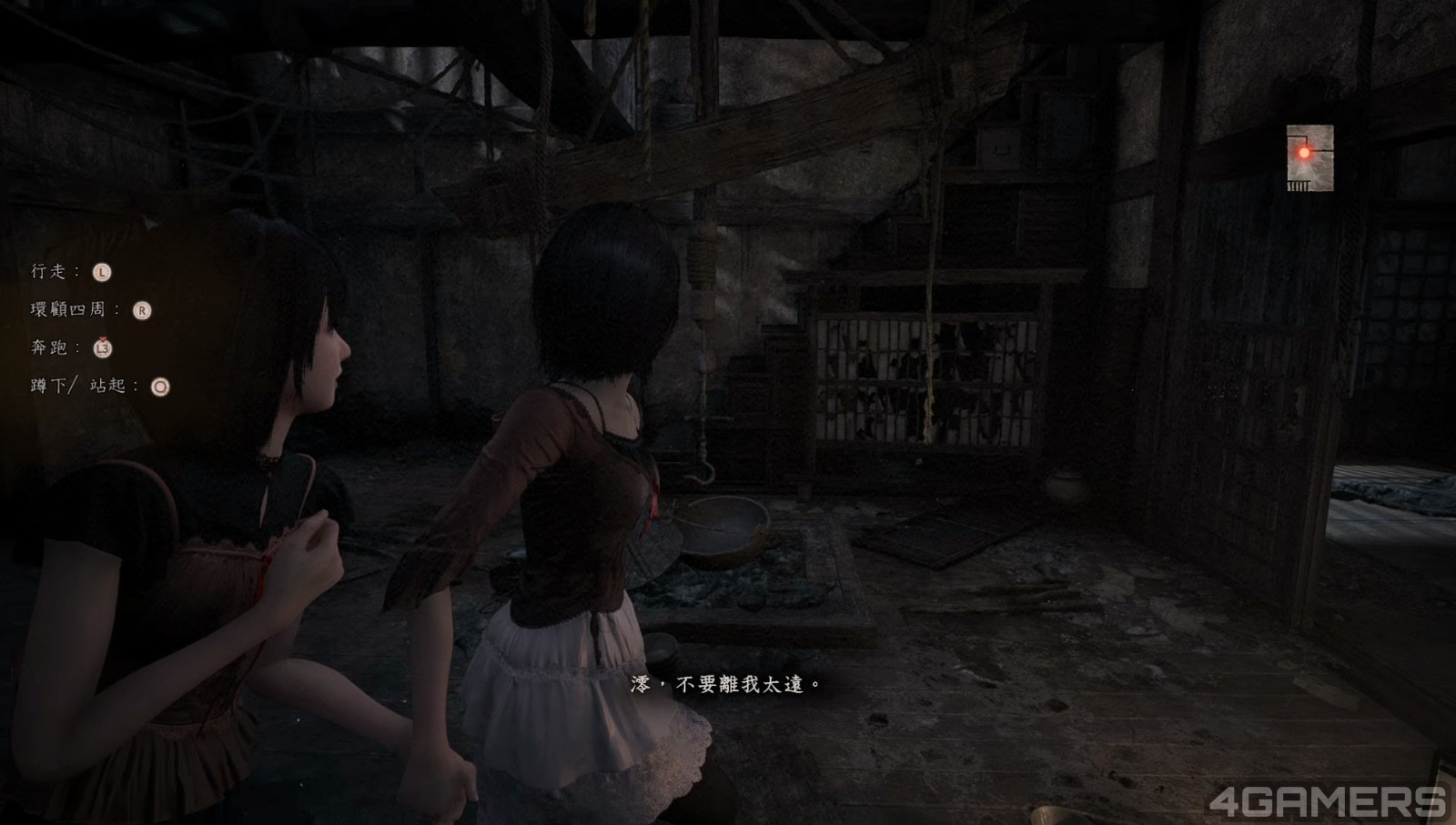The height and width of the screenshot is (825, 1456).
Task: Open the minimap in the top right corner
Action: click(1310, 159)
